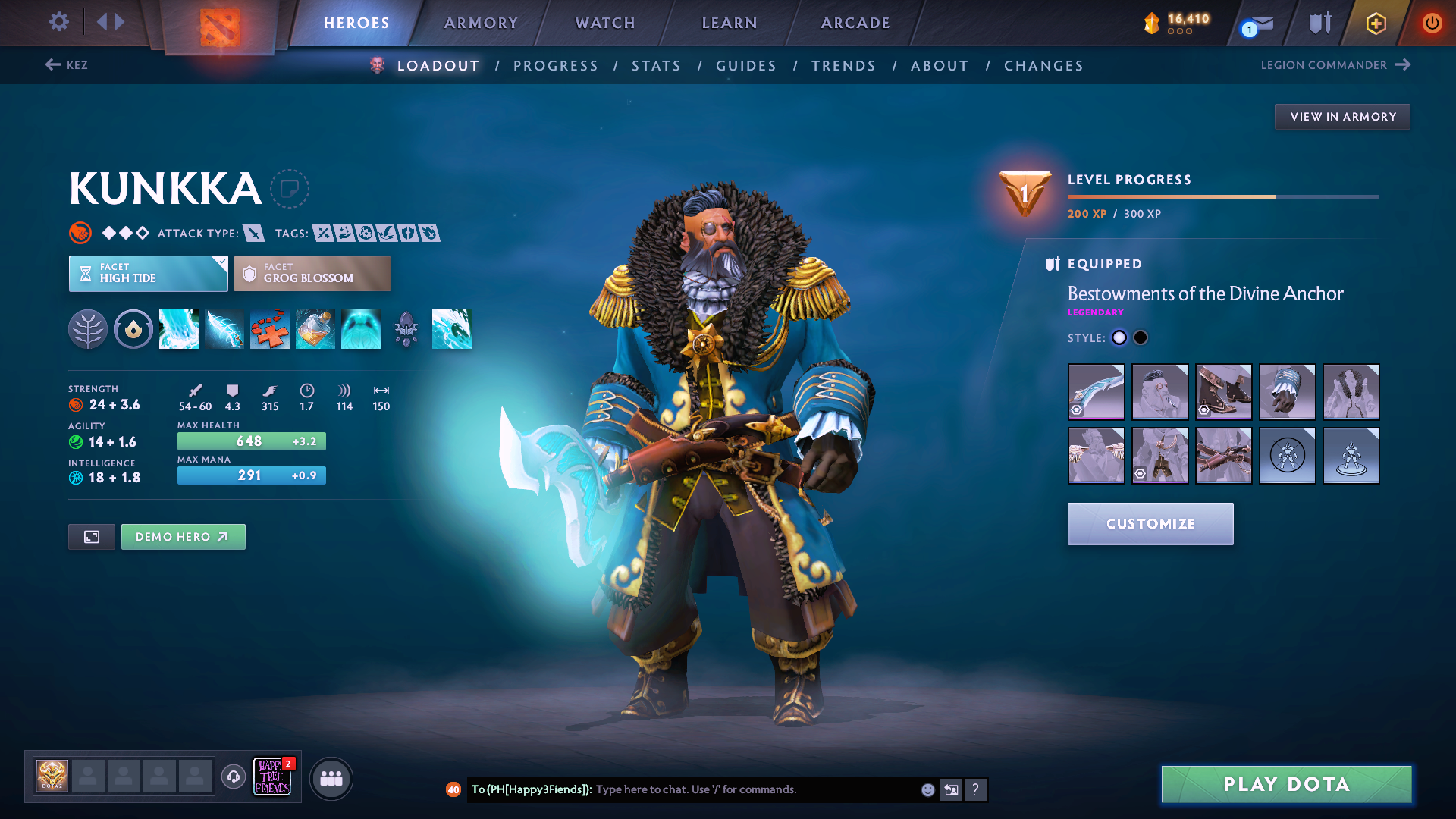Screen dimensions: 1456x819
Task: Open the X Marks the Spot ability
Action: (x=270, y=329)
